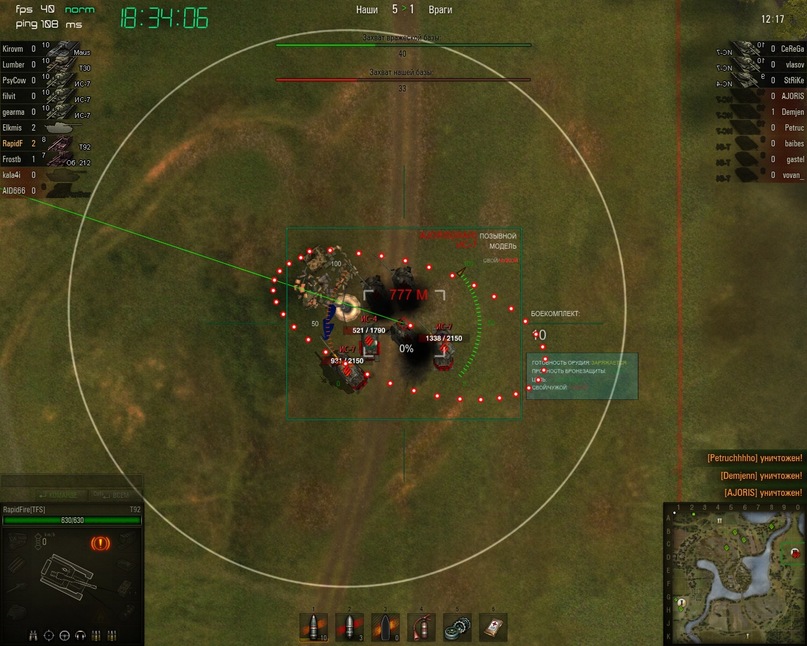Click the handbrake warning indicator
This screenshot has height=646, width=807.
tap(101, 544)
